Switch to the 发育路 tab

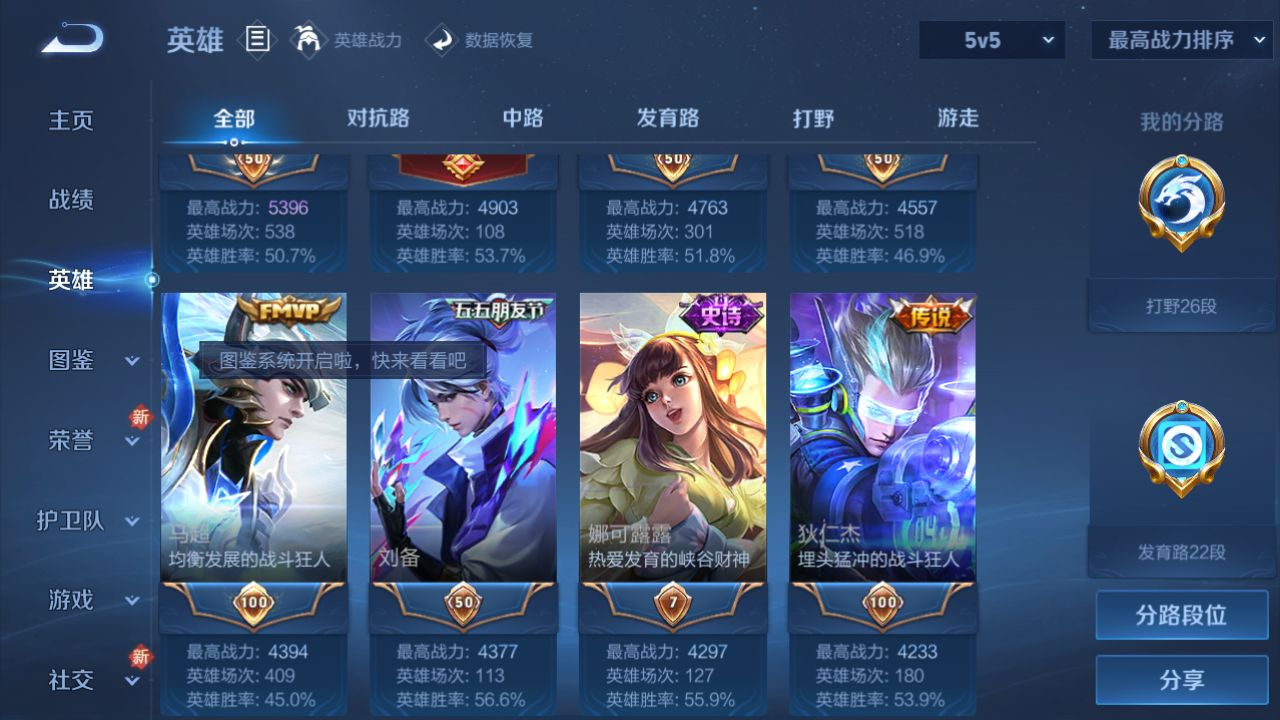pos(668,118)
